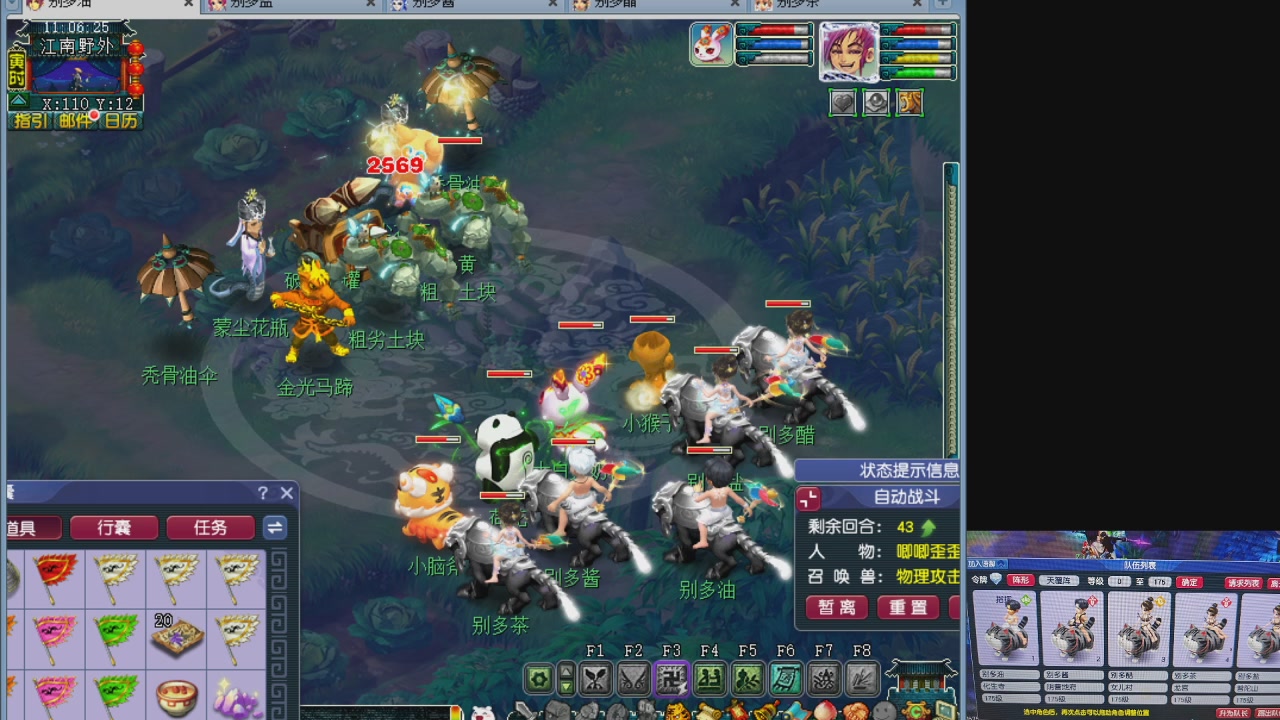Select teammate card 别多酱 in the team list
Image resolution: width=1280 pixels, height=720 pixels.
click(1072, 628)
